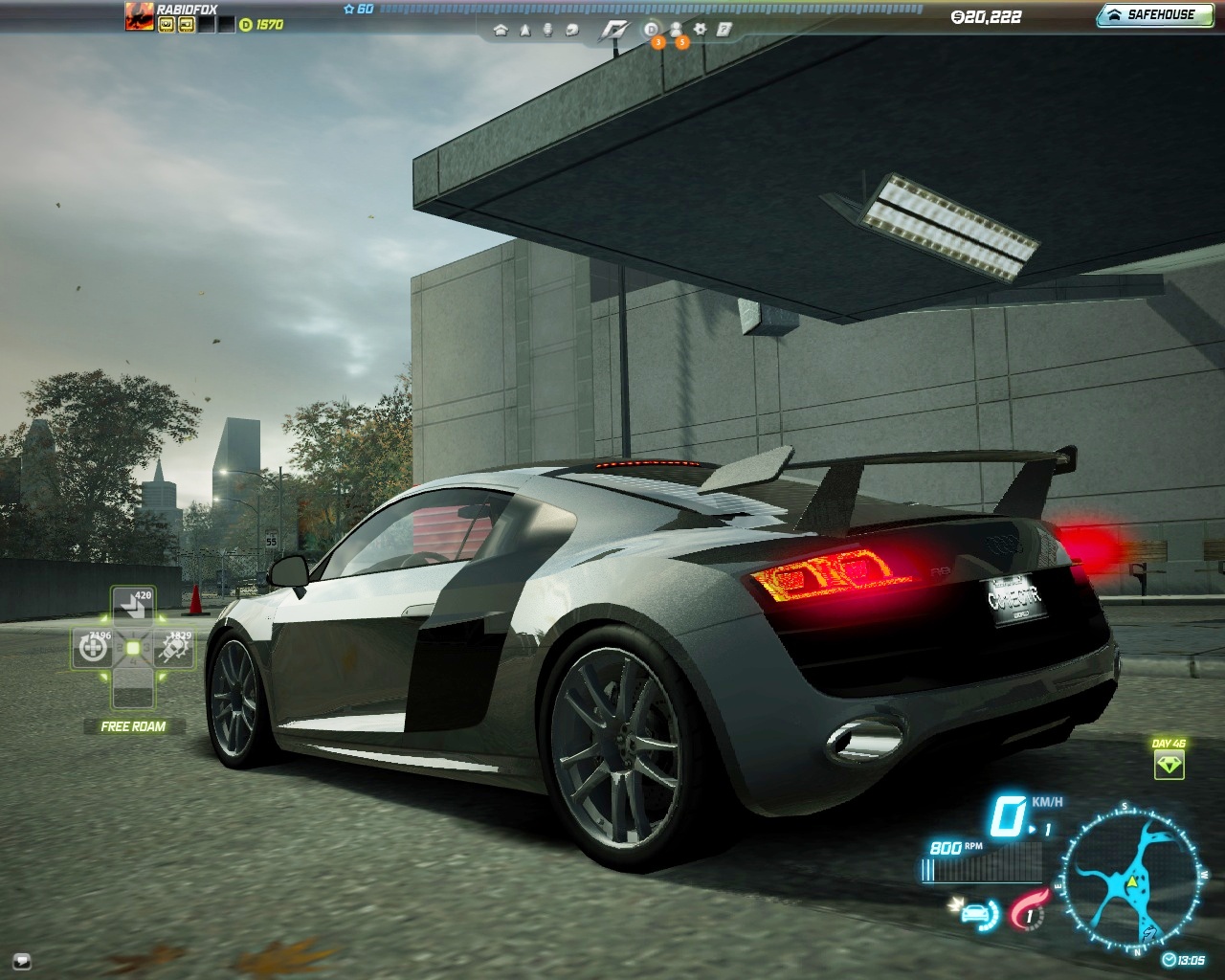Use the repair powerup with 7196
This screenshot has height=980, width=1225.
pos(94,648)
